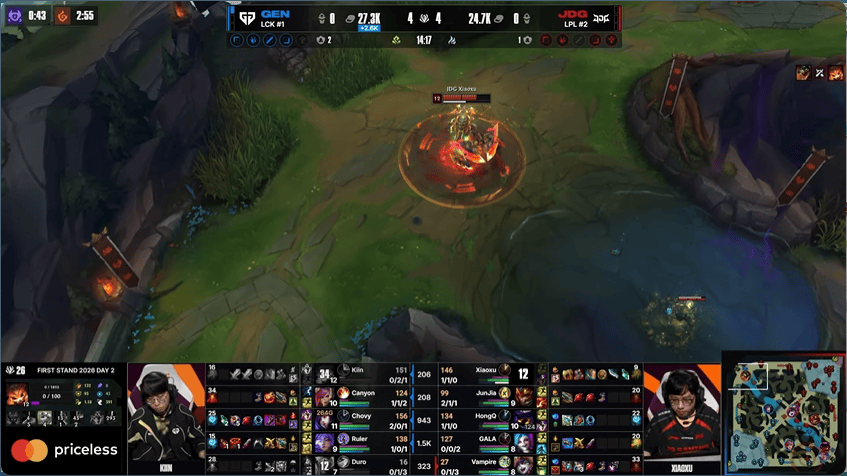This screenshot has width=847, height=476.
Task: Choose Chovy's scoreboard row
Action: pos(368,419)
